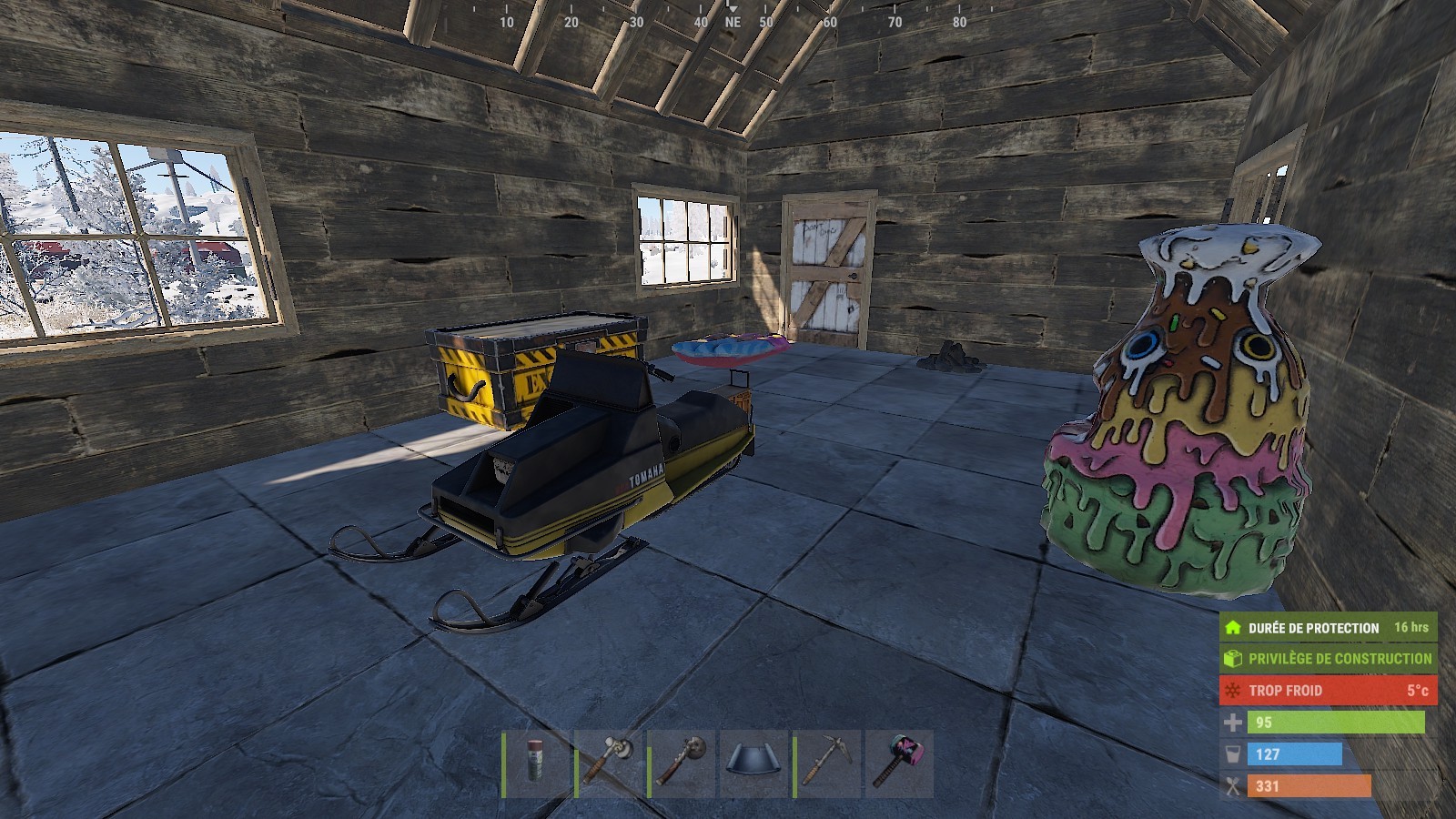Equip the pink-skinned hammer slot
This screenshot has width=1456, height=819.
900,763
